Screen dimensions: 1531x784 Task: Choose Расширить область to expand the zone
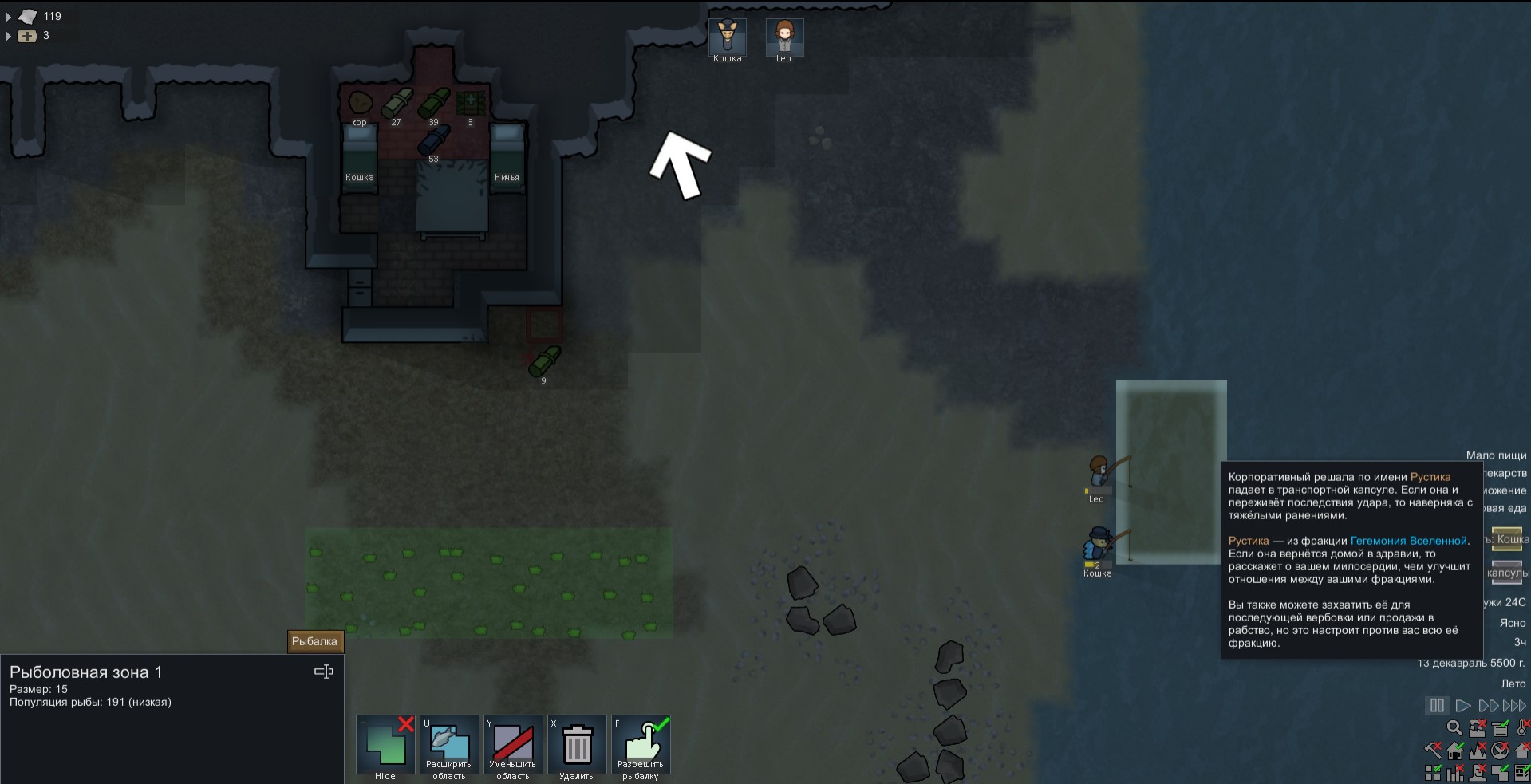(x=449, y=745)
